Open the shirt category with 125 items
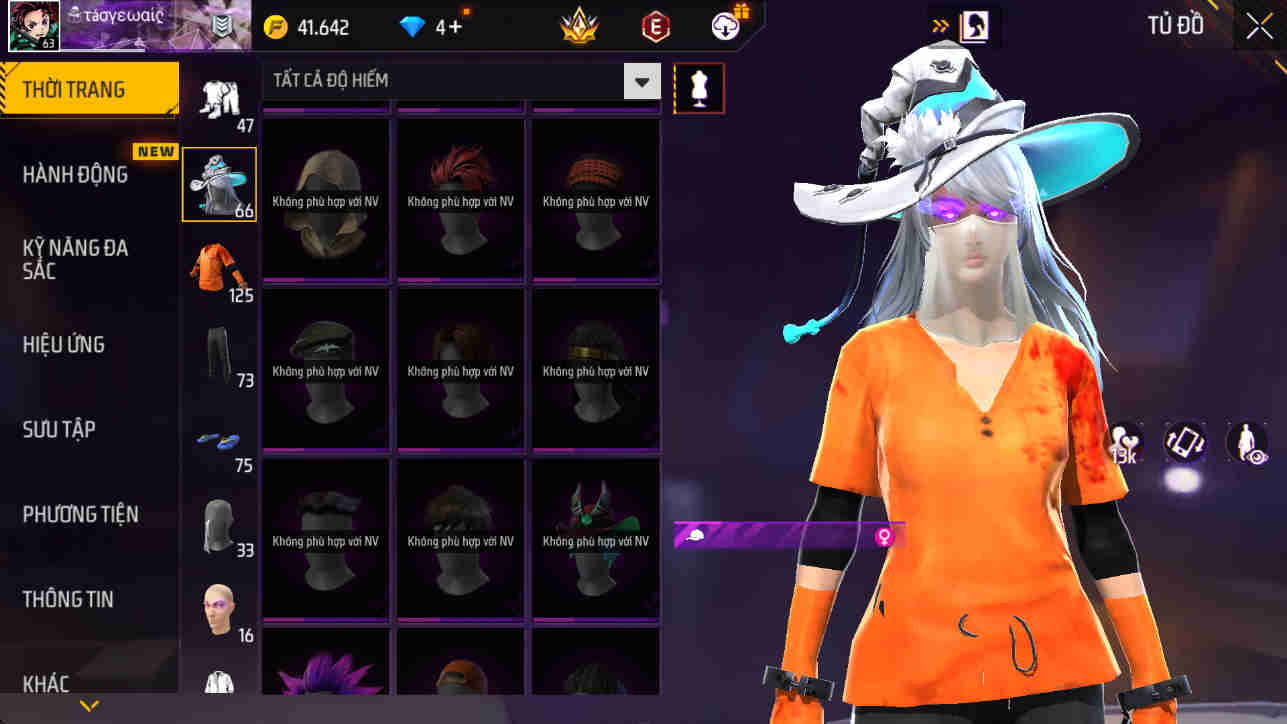 (x=219, y=265)
